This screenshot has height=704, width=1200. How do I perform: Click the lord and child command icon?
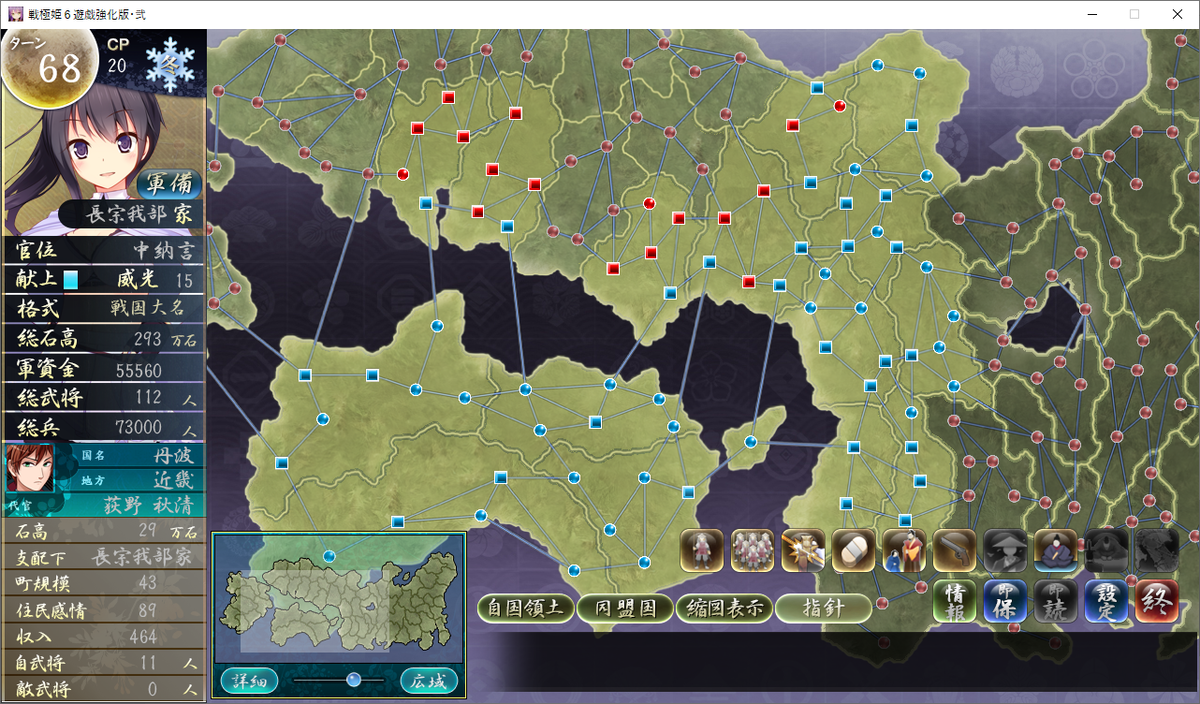(904, 550)
